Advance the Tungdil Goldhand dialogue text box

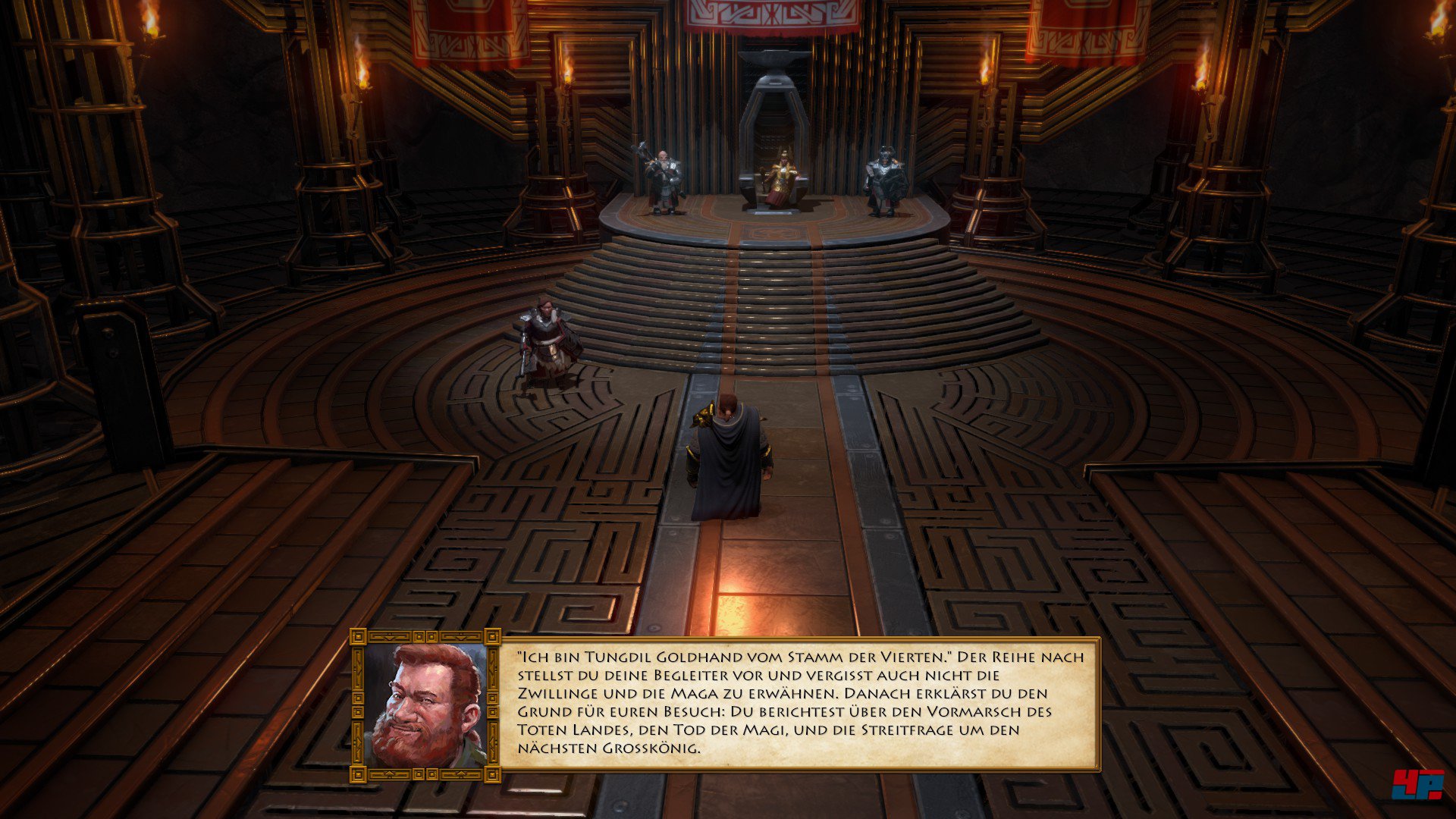pos(799,703)
